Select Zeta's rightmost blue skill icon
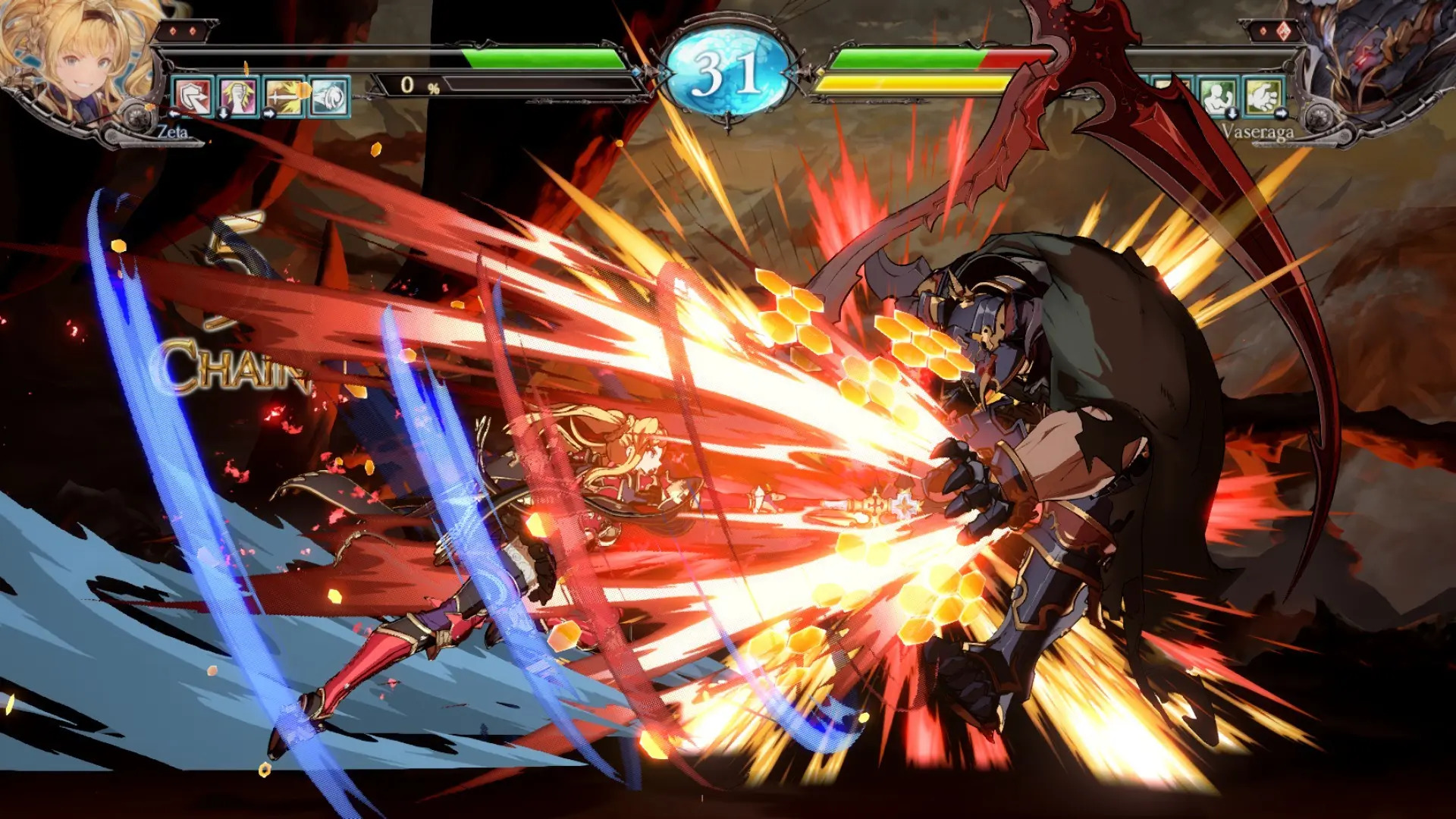The height and width of the screenshot is (819, 1456). (x=328, y=95)
